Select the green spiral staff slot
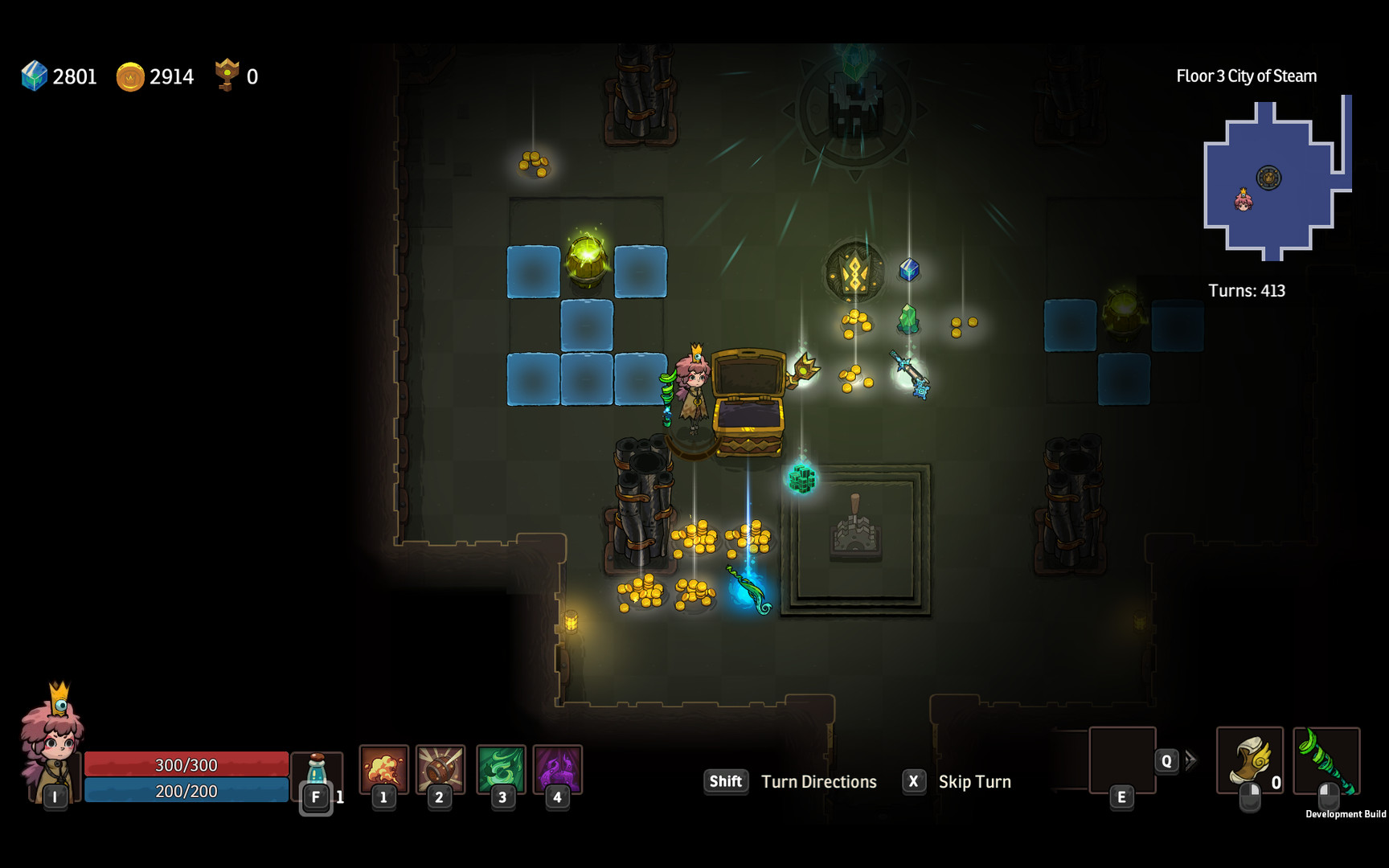This screenshot has width=1389, height=868. tap(1326, 760)
